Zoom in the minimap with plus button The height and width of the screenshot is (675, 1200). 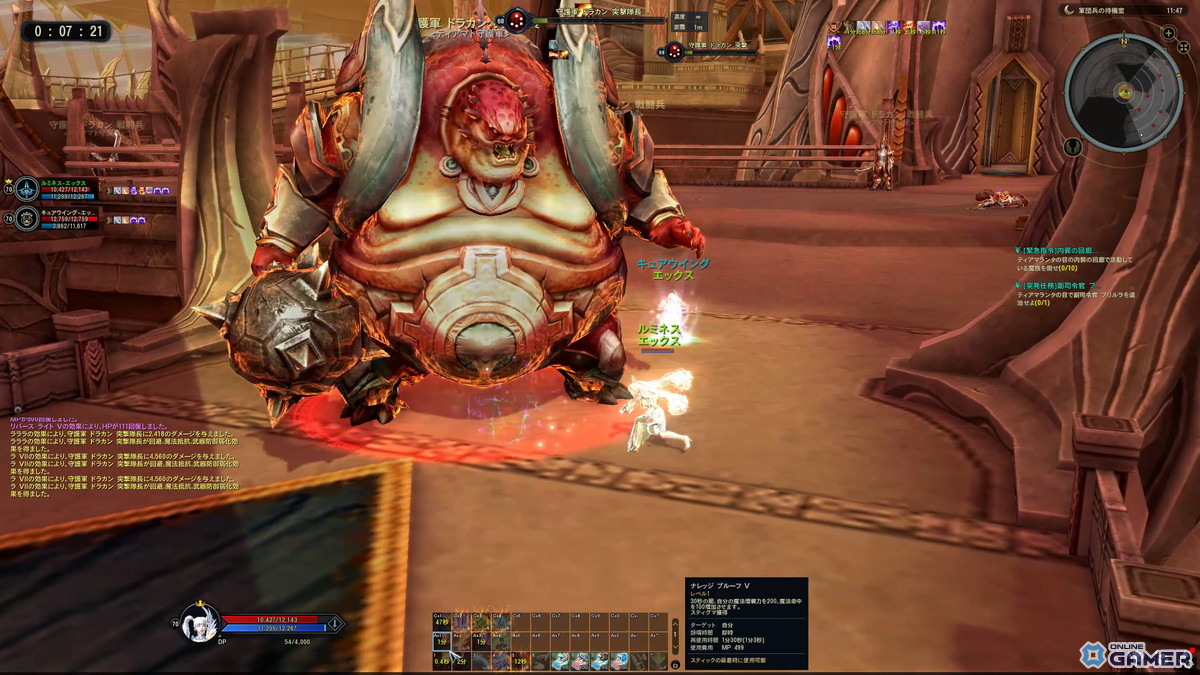[1168, 33]
